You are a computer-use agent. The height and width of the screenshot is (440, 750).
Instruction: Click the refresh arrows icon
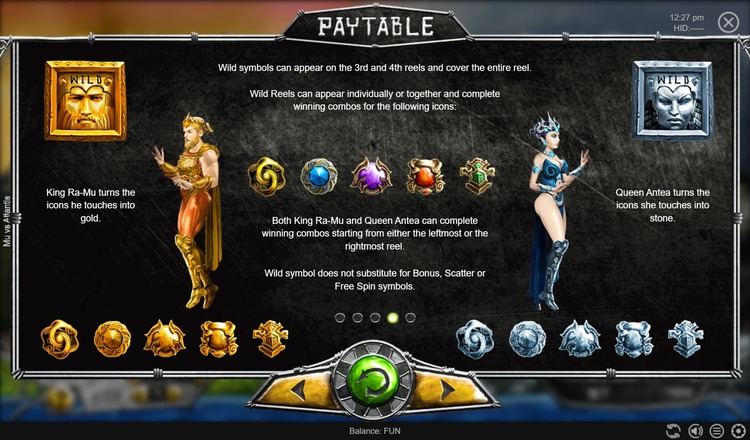coord(673,430)
